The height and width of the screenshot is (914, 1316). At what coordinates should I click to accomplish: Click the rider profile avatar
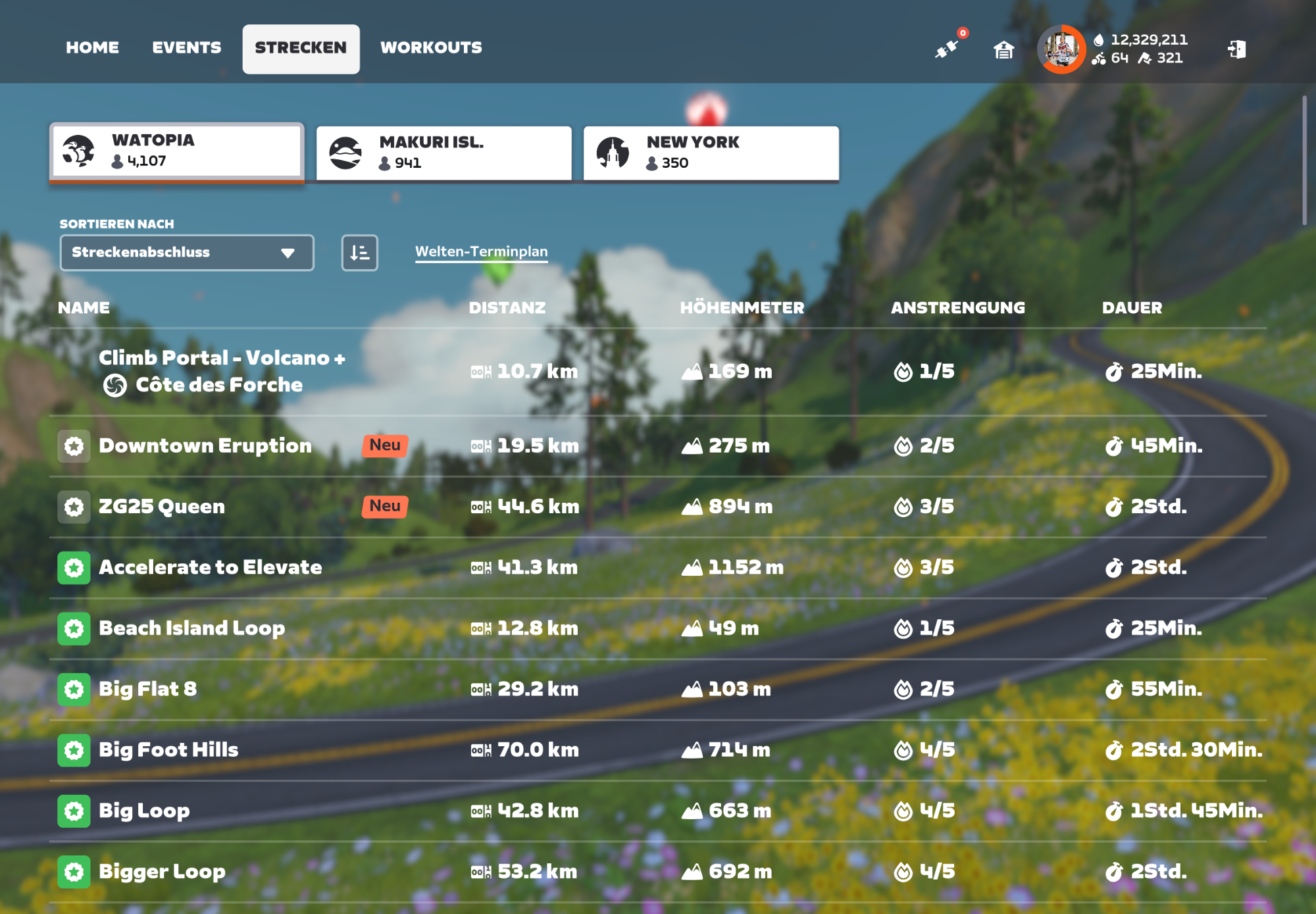1061,49
